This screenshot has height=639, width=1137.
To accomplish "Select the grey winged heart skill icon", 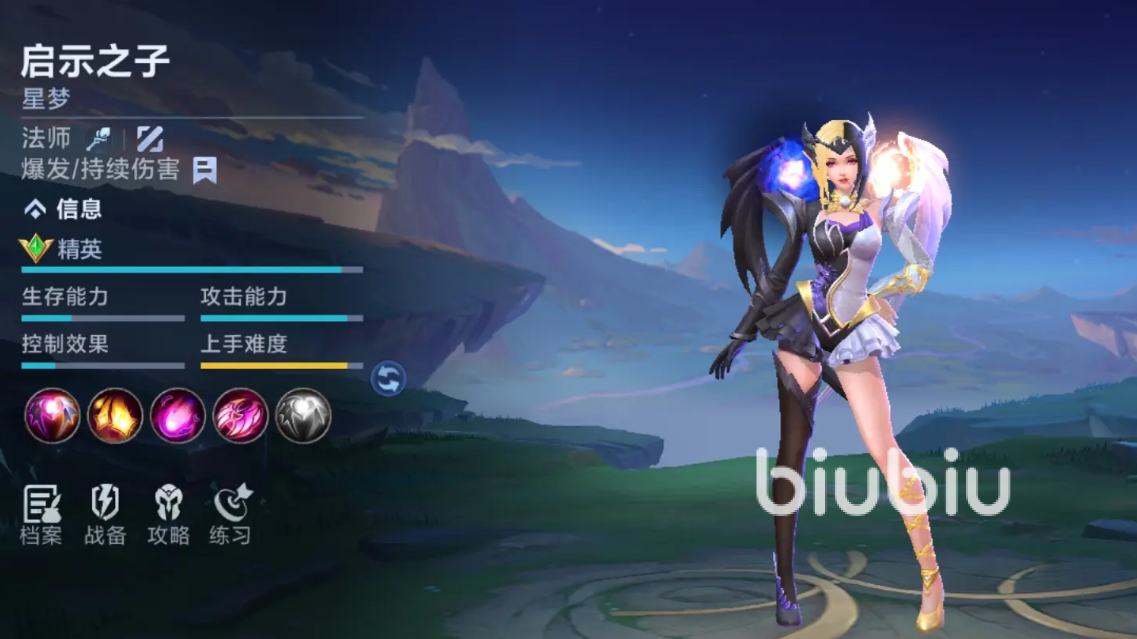I will point(303,416).
